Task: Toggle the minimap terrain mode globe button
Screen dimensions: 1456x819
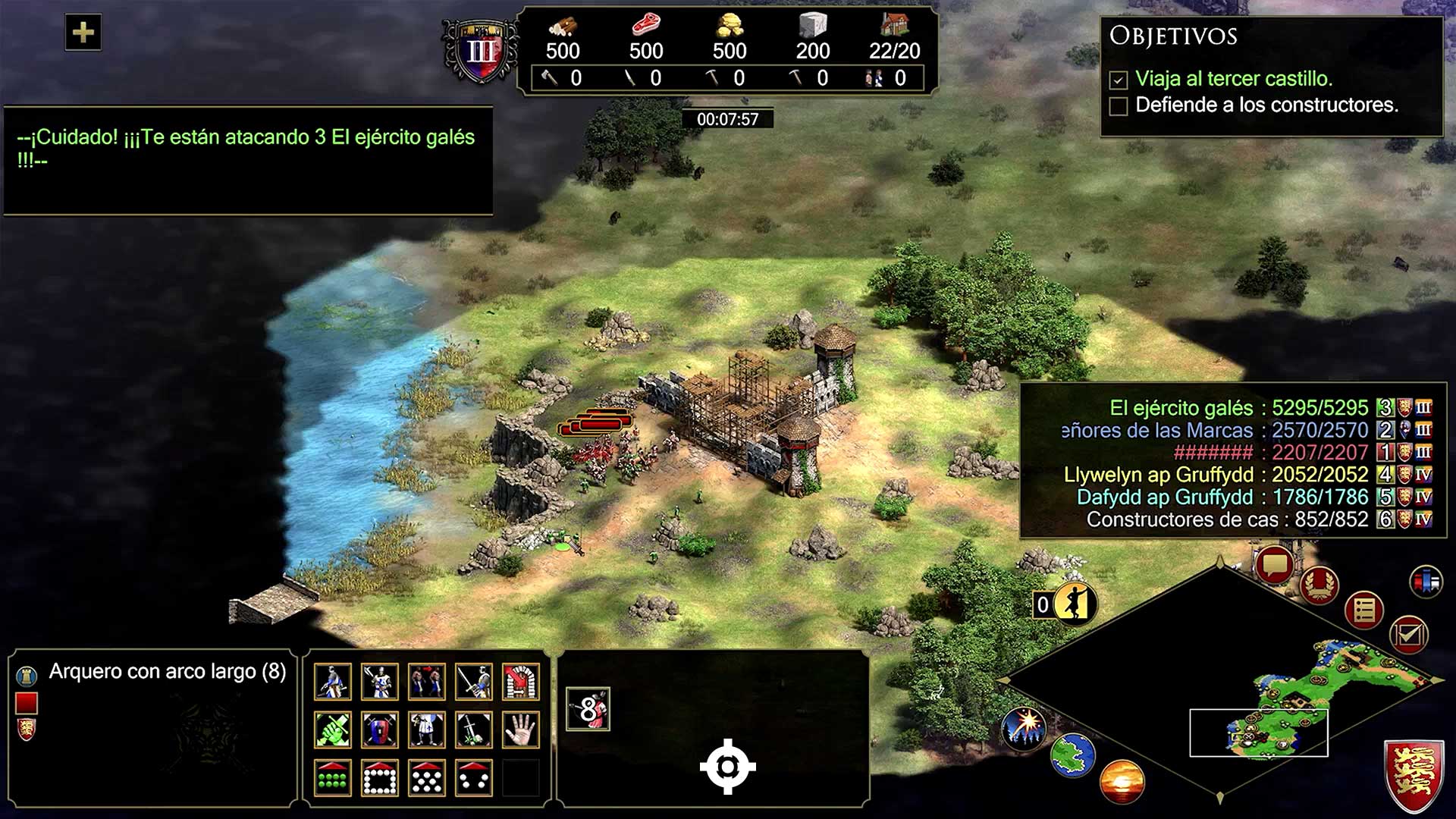Action: [1072, 755]
